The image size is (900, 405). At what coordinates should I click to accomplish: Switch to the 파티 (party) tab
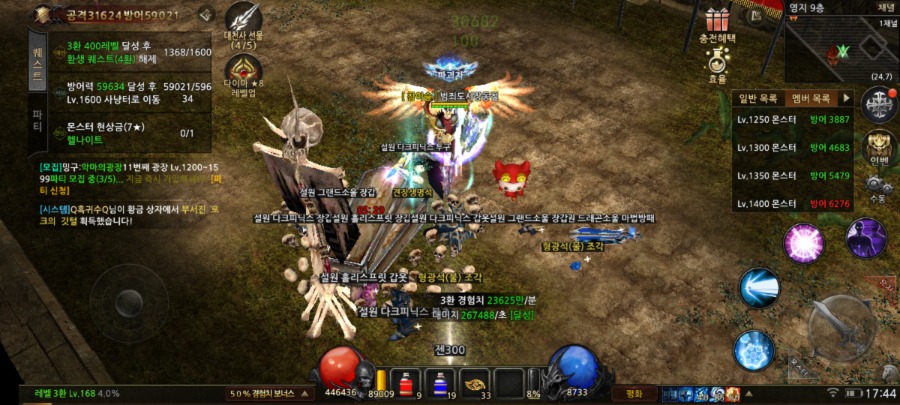pos(38,121)
